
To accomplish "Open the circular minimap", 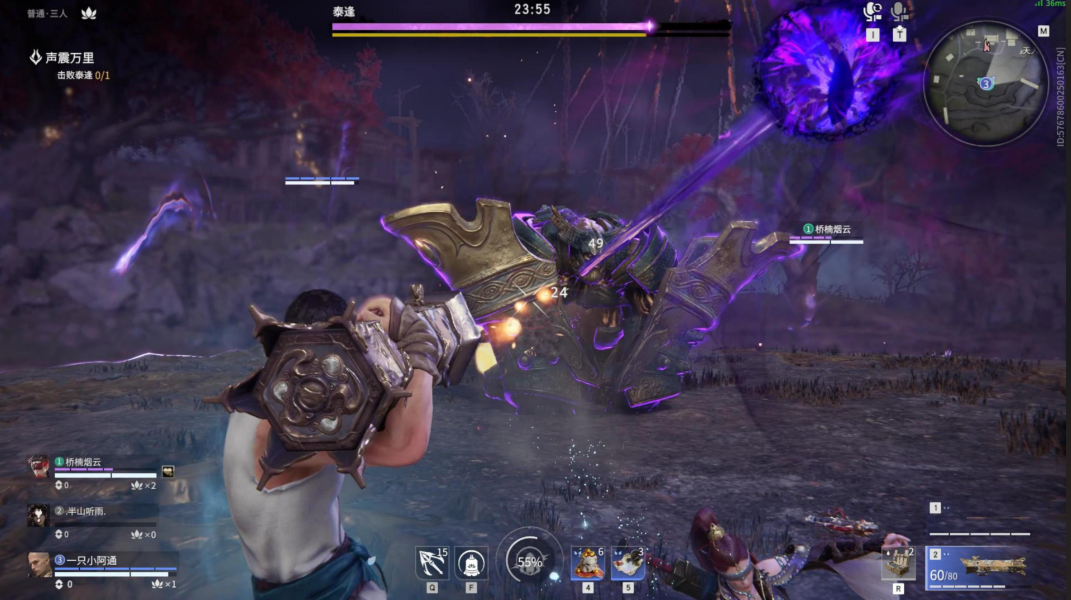I will [985, 84].
